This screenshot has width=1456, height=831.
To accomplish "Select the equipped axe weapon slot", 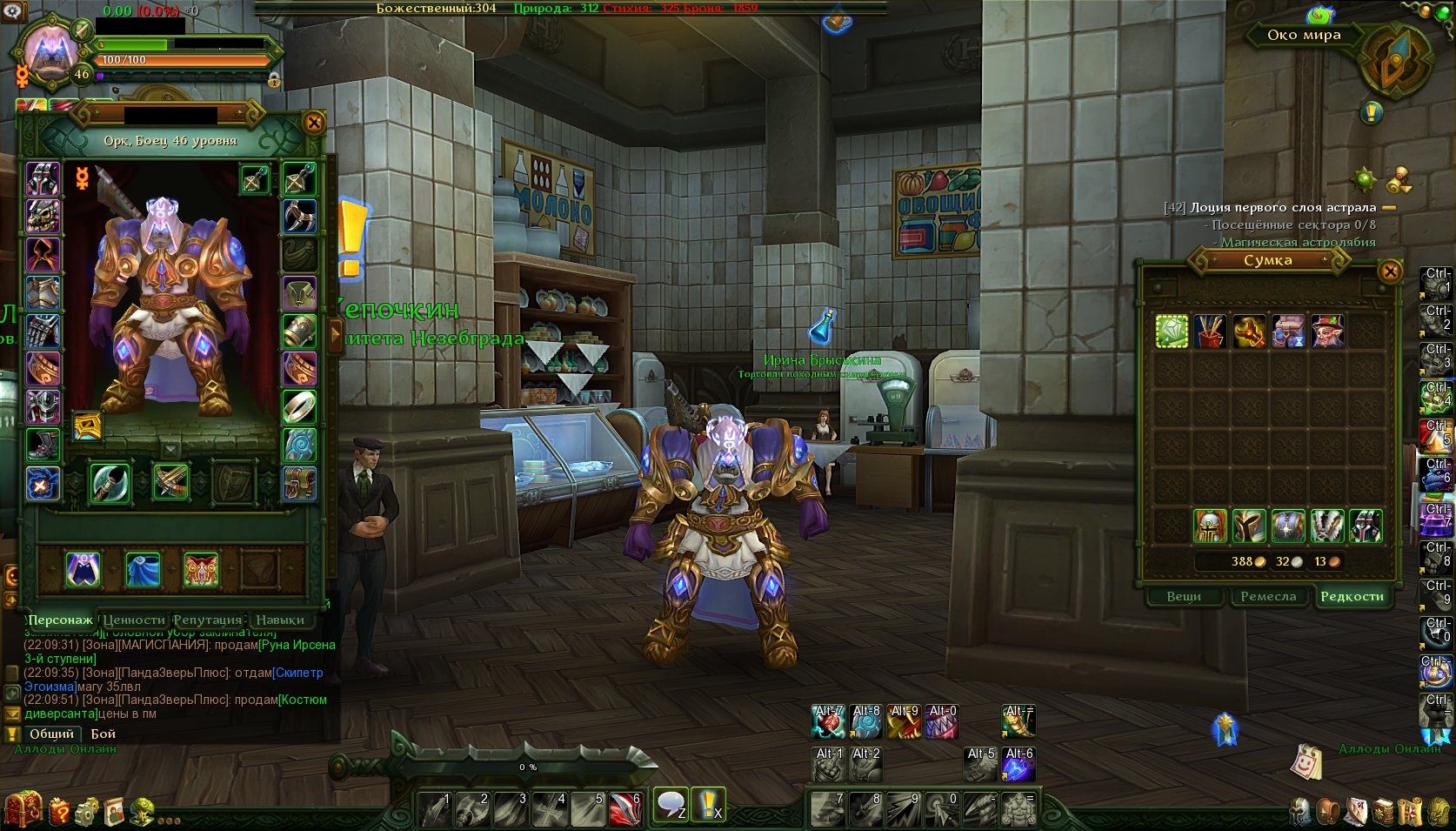I will point(110,482).
